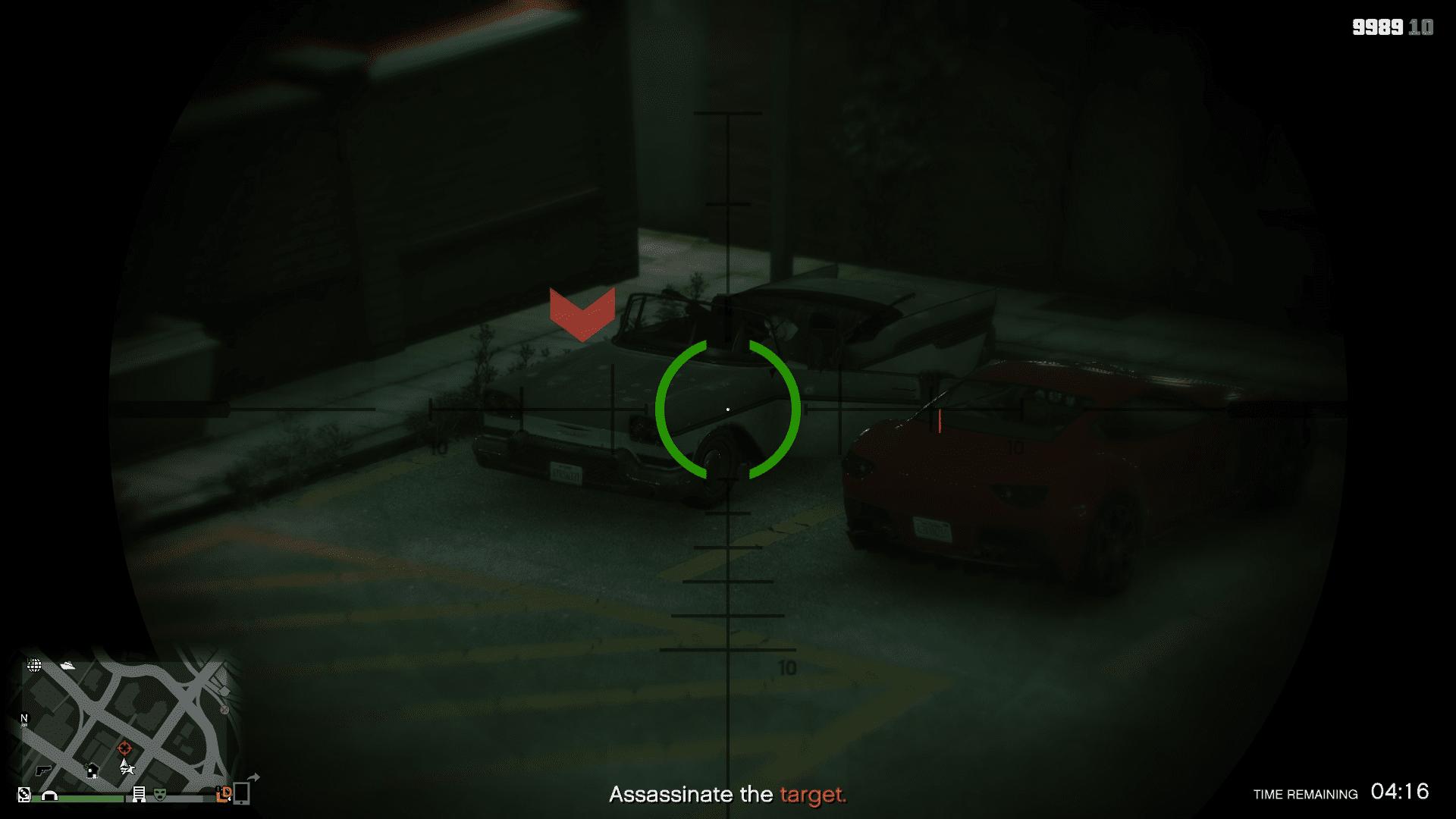Screen dimensions: 1456x819
Task: Select the Ammu-Nation pistol blip on minimap
Action: click(42, 770)
